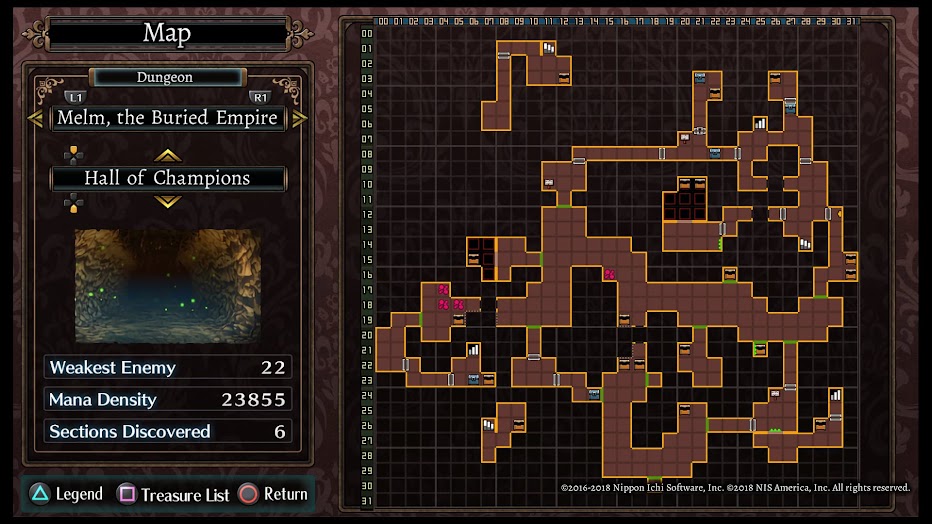
Task: Move up a floor with the up arrow
Action: [x=167, y=155]
